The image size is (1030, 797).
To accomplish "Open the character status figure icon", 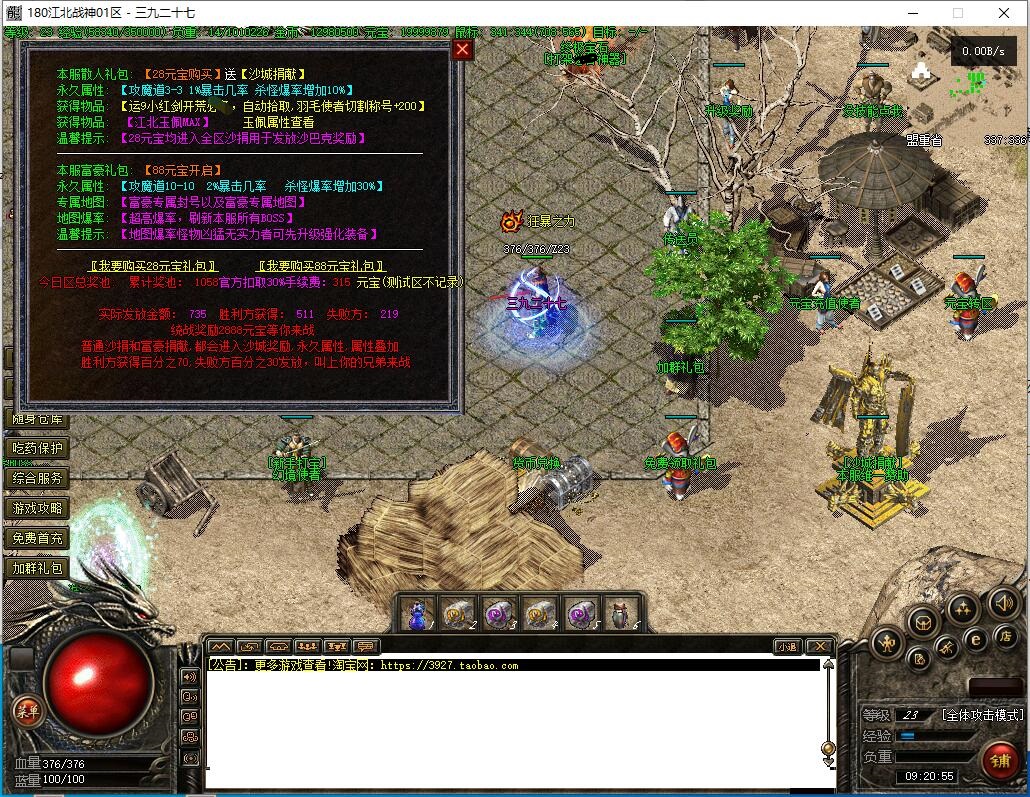I will click(x=887, y=643).
